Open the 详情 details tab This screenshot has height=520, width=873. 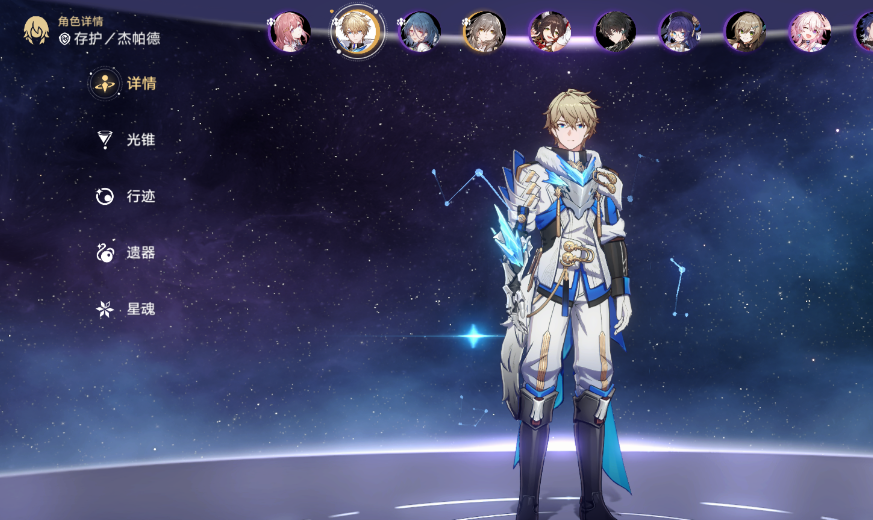124,84
